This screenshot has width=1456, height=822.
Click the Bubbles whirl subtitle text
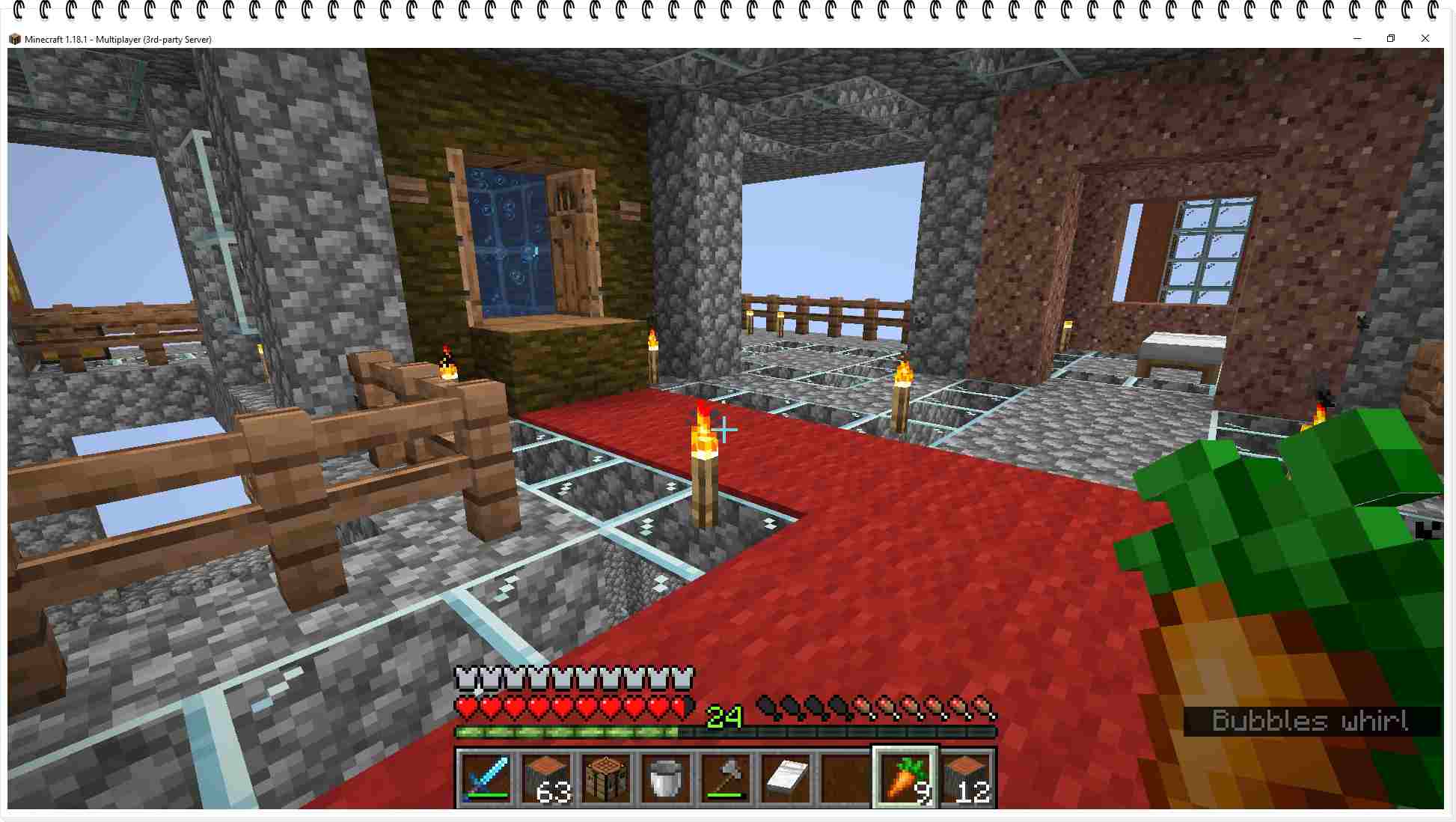[1308, 721]
